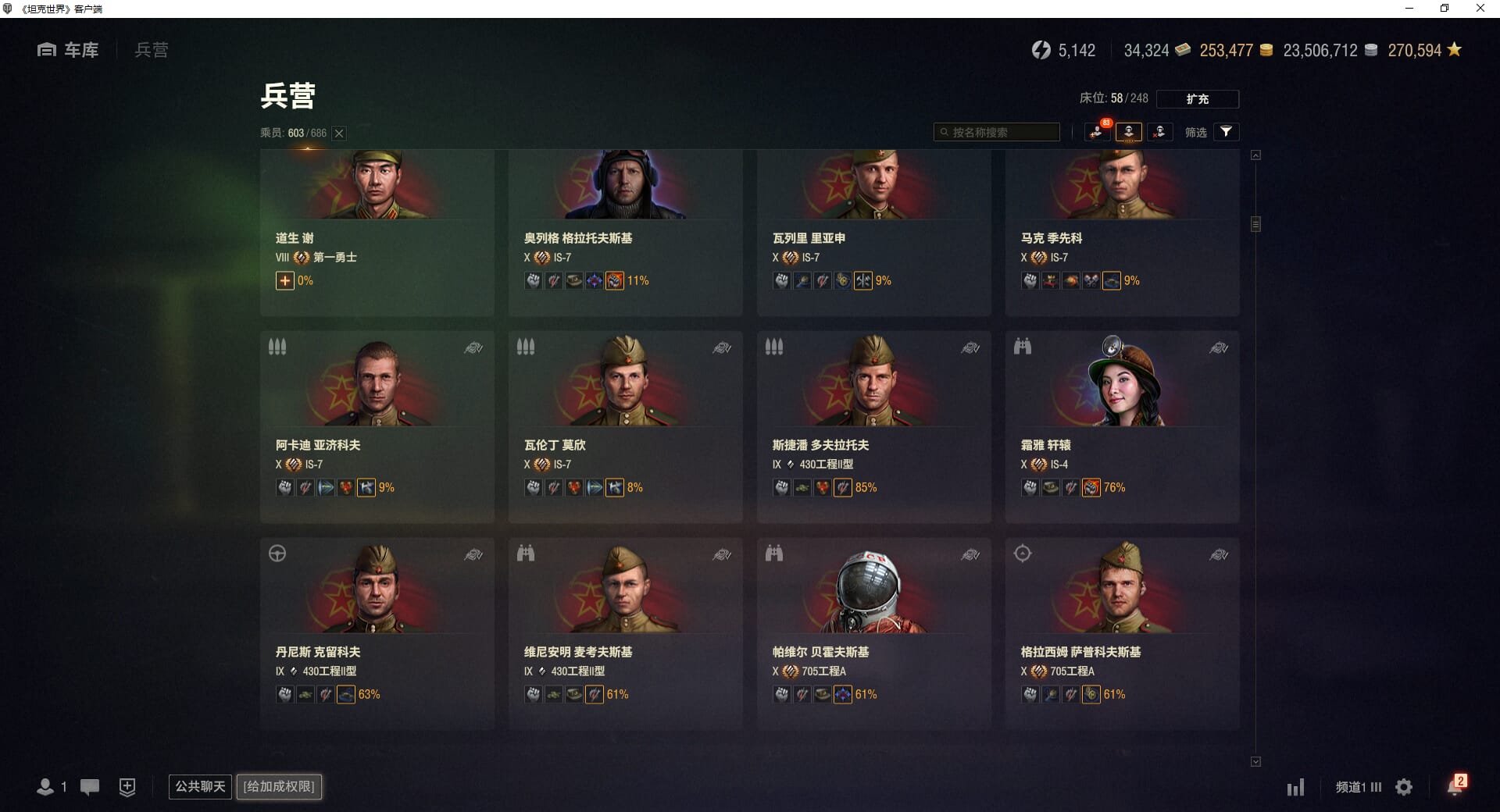Image resolution: width=1500 pixels, height=812 pixels.
Task: Go back to the 车库 garage
Action: click(x=69, y=50)
